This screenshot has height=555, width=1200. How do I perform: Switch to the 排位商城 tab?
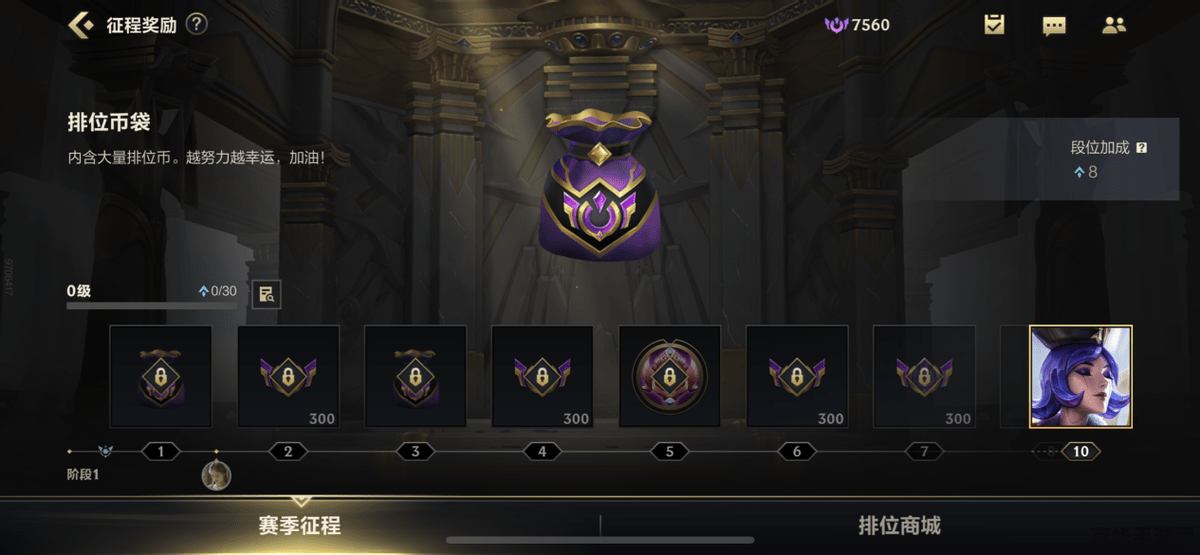[x=899, y=526]
